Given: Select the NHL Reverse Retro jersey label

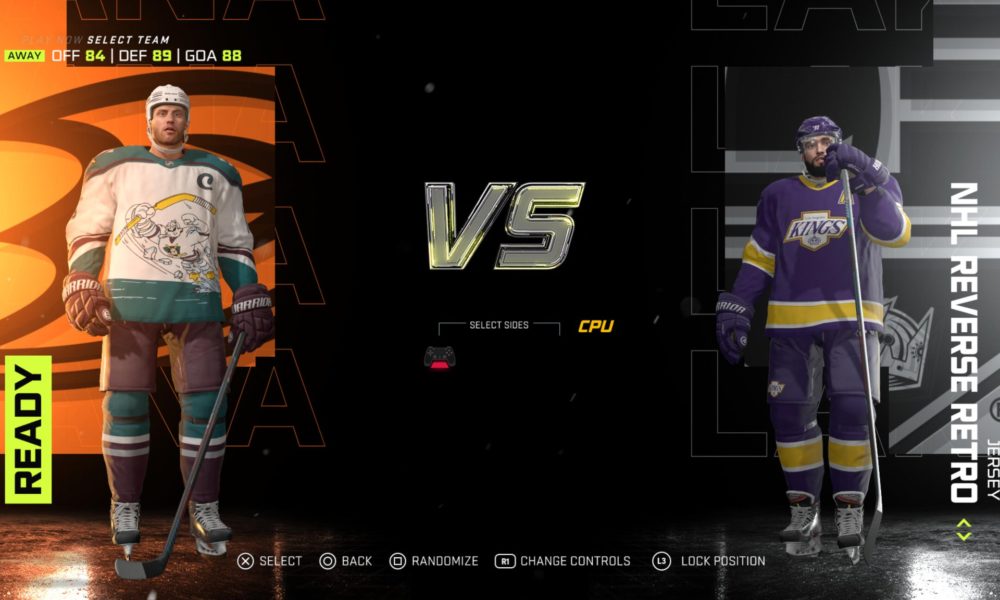Looking at the screenshot, I should 962,341.
